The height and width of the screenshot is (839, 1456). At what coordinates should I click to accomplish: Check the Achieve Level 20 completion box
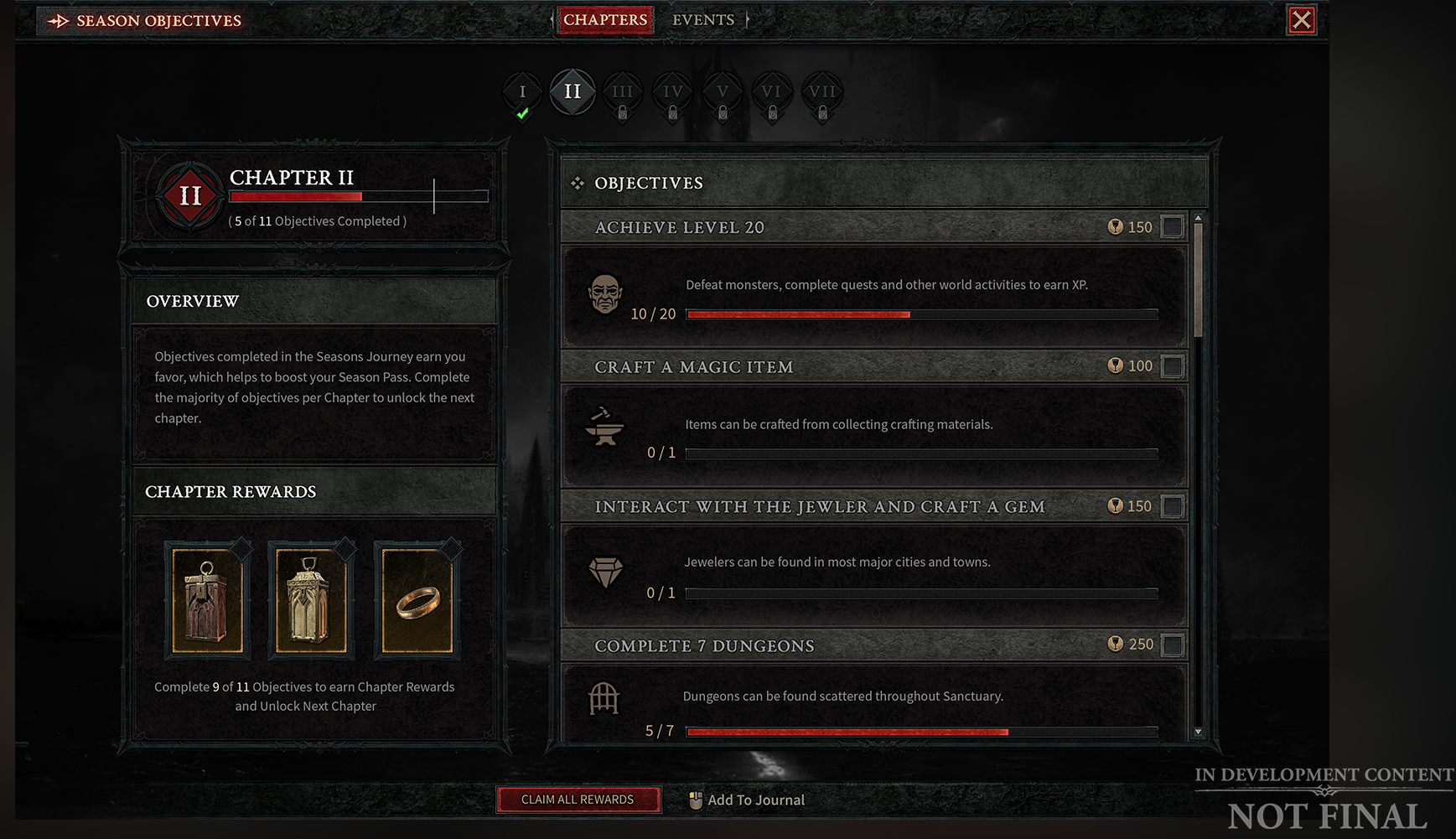coord(1171,226)
